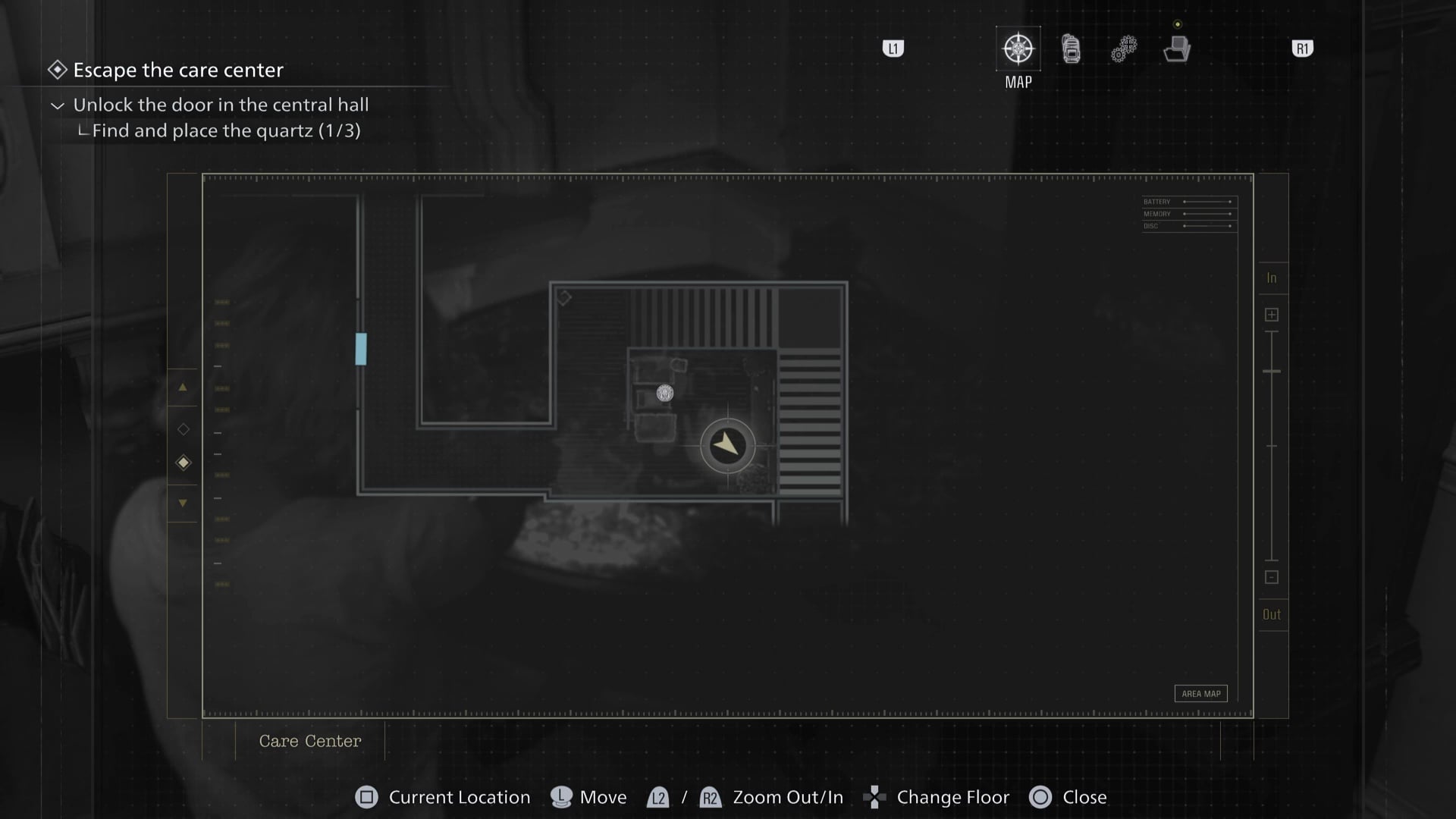Screen dimensions: 1456x819
Task: Click the zoom slider handle
Action: 1272,372
